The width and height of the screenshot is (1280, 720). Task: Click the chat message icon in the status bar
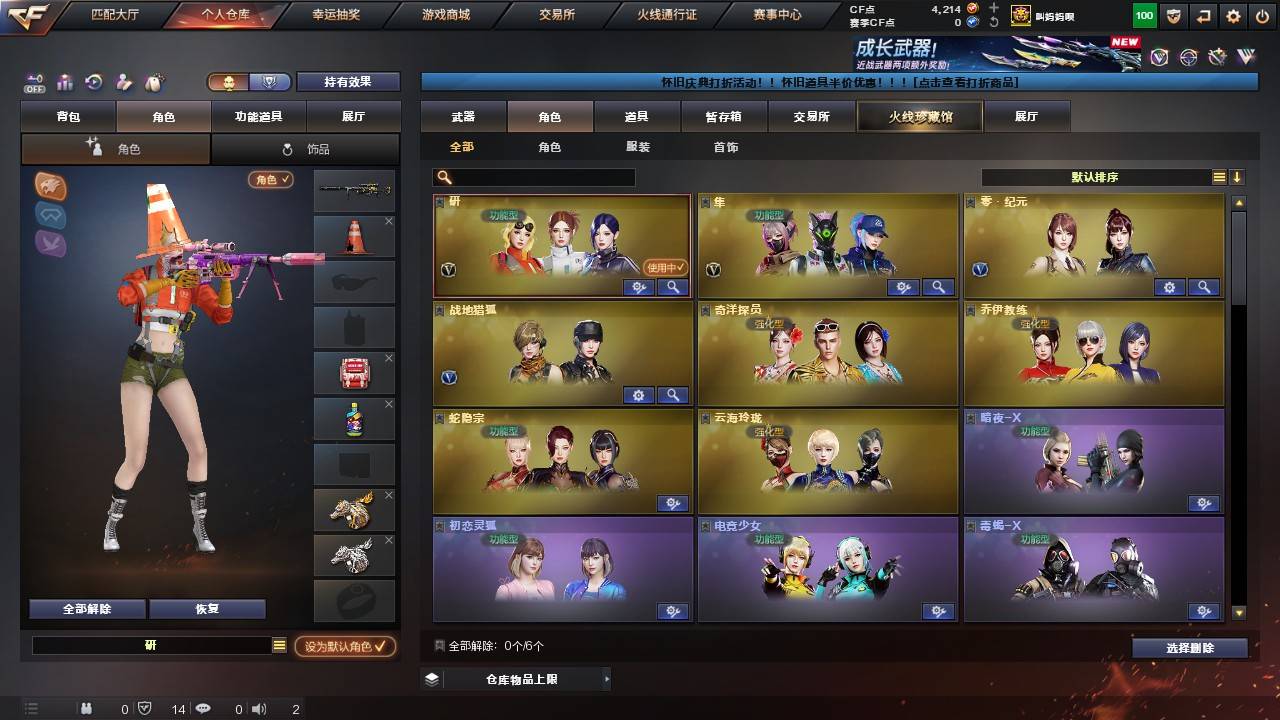tap(203, 708)
